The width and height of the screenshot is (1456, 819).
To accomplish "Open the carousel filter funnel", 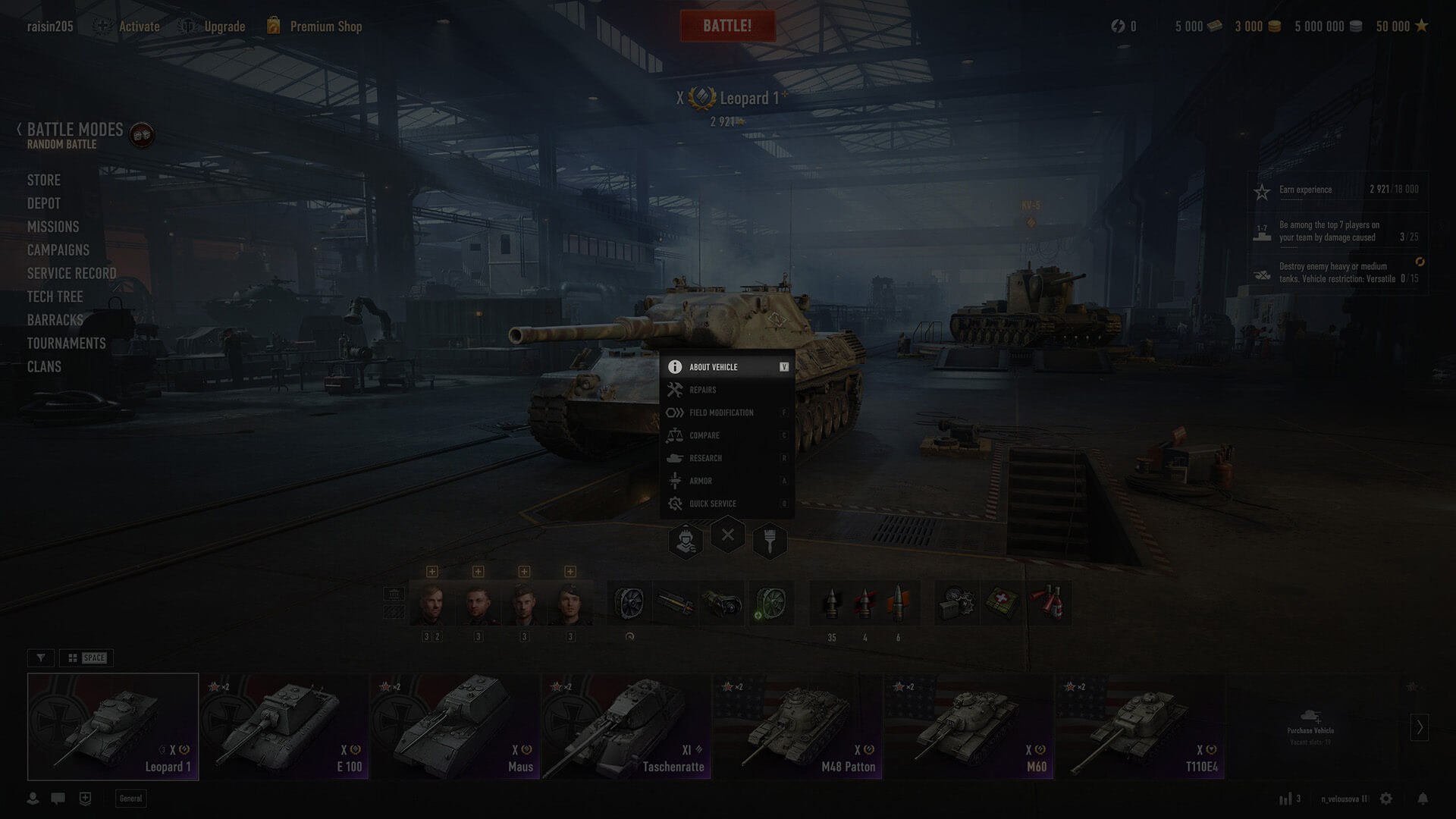I will tap(41, 657).
